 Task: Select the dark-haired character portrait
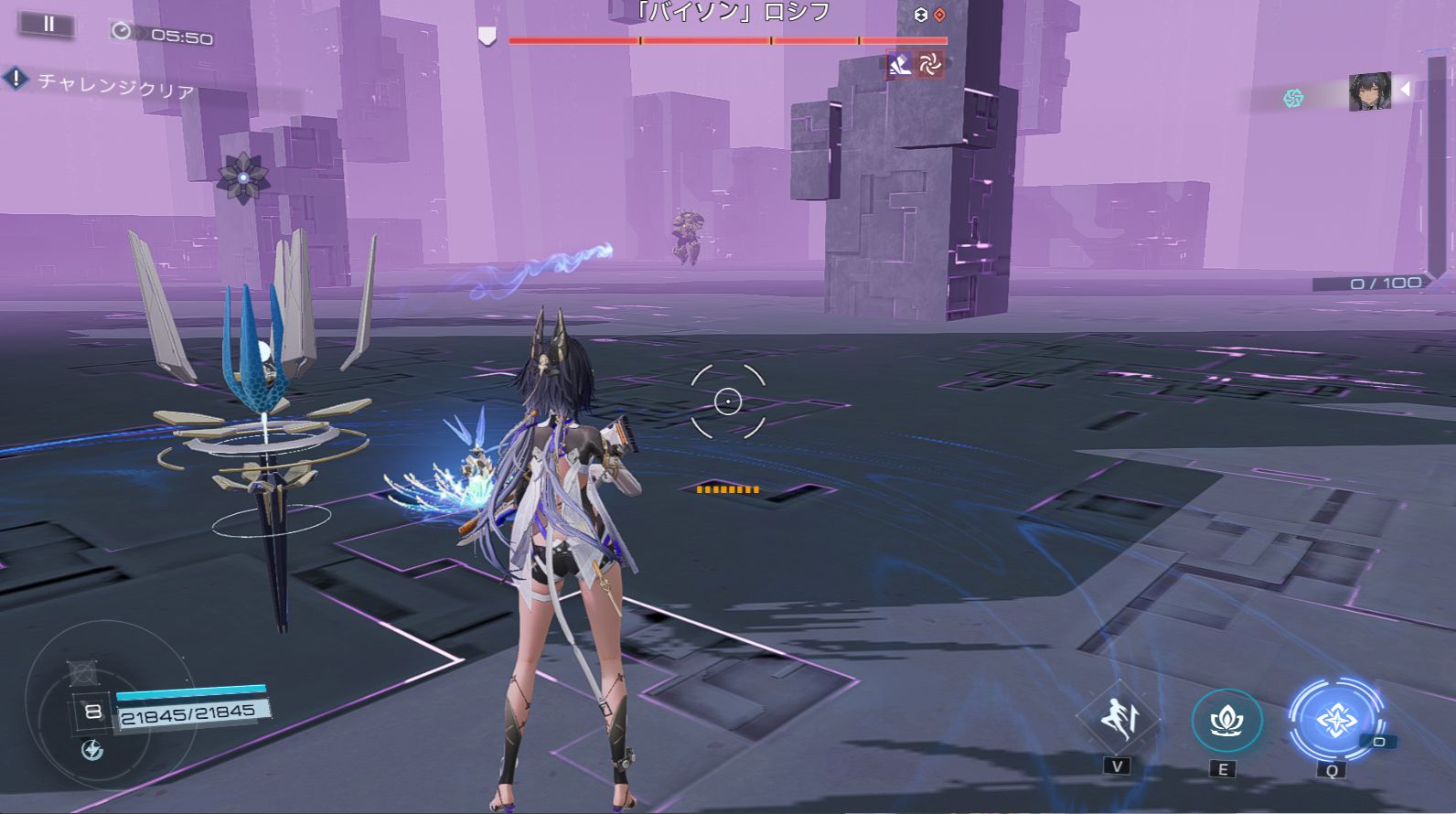(1369, 91)
